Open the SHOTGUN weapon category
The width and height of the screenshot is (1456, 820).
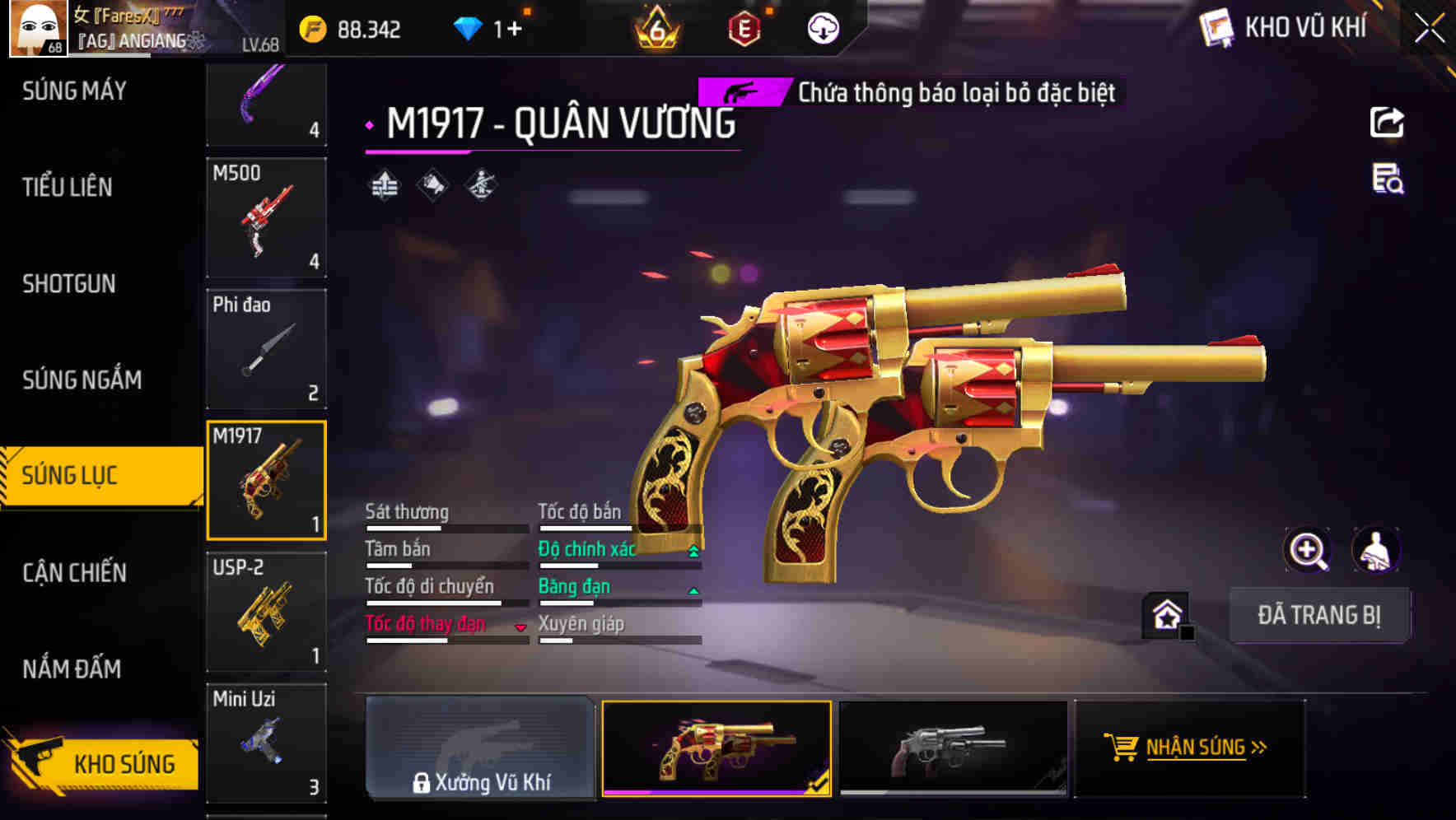(x=68, y=283)
